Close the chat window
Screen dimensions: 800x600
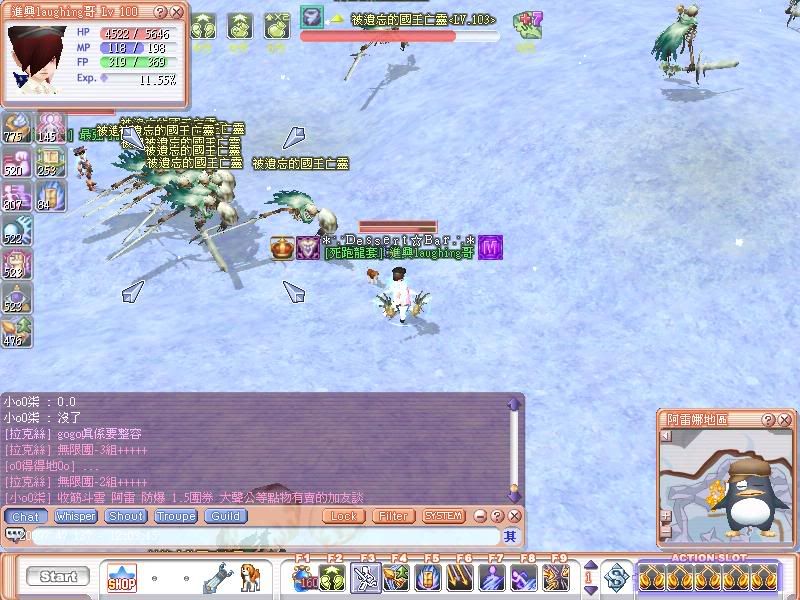point(514,516)
